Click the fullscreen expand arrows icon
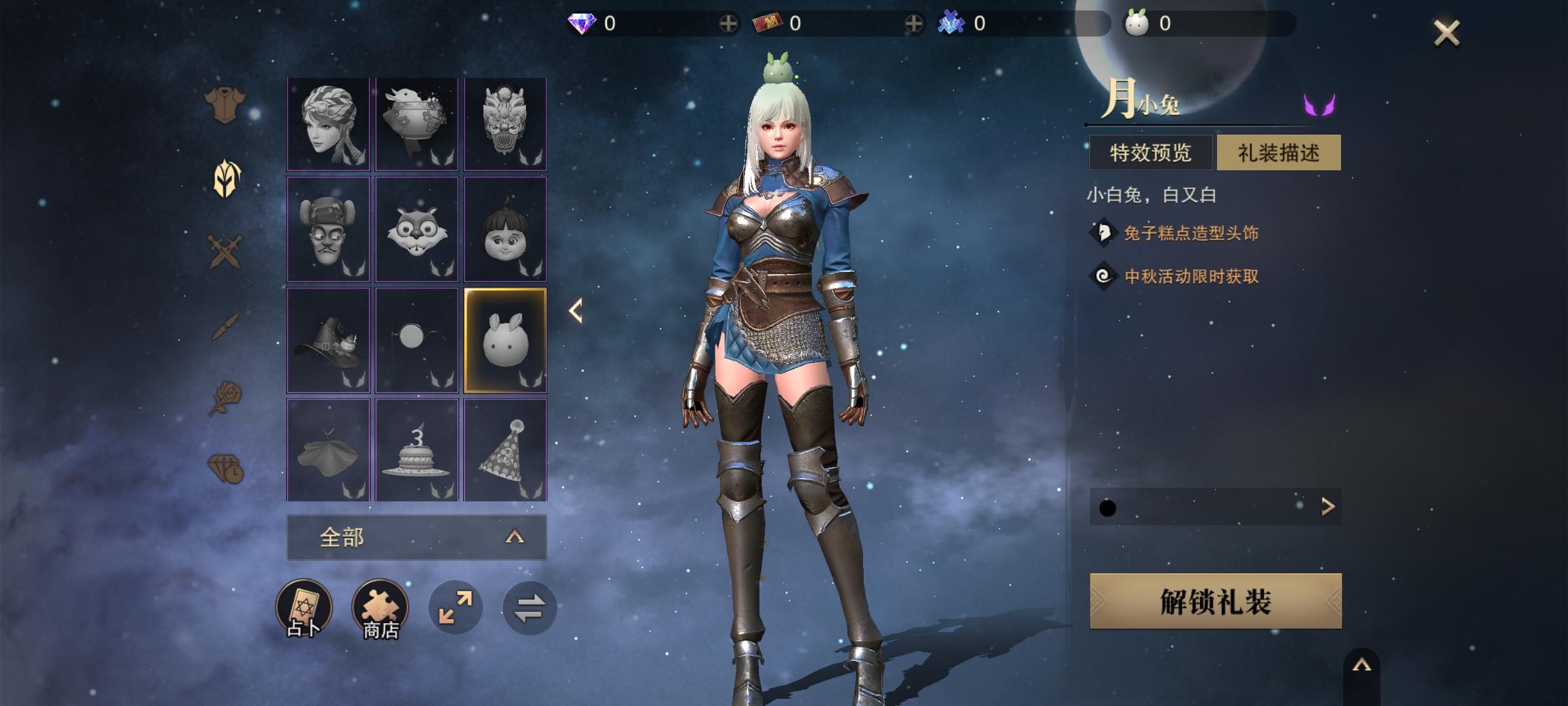Screen dimensions: 1568x706 coord(456,606)
